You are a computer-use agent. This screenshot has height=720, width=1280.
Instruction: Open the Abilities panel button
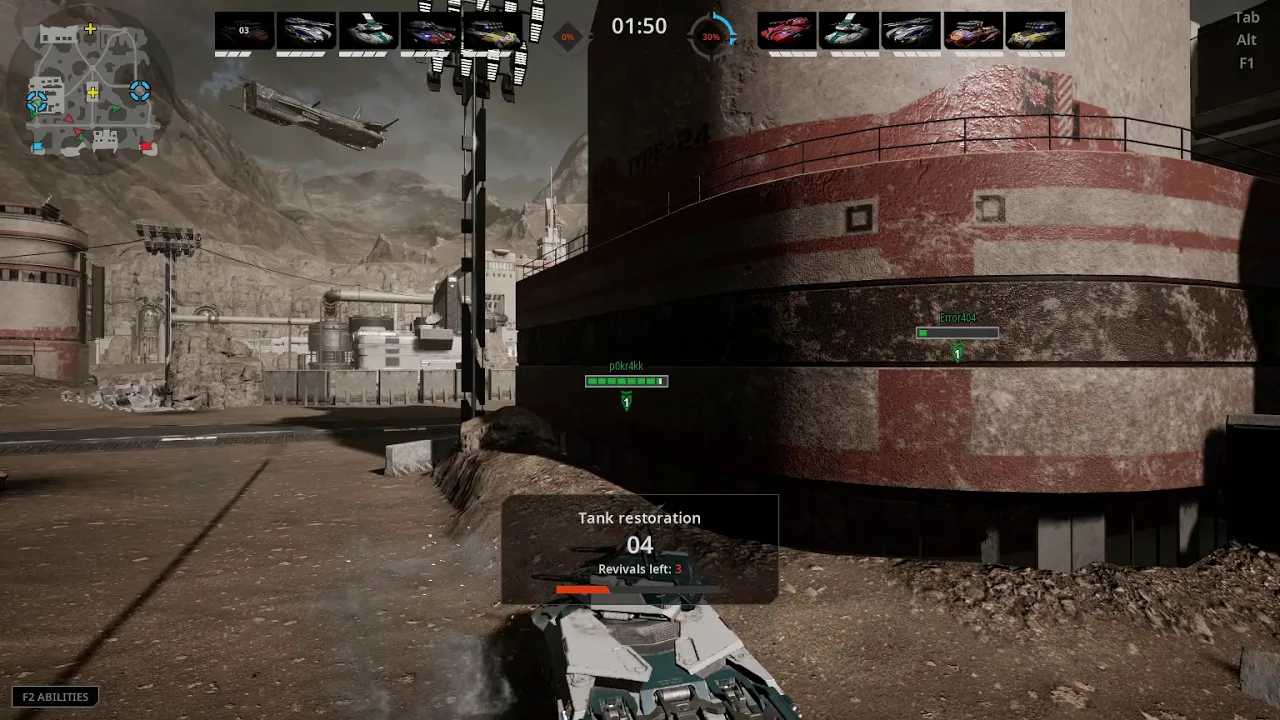pyautogui.click(x=55, y=697)
